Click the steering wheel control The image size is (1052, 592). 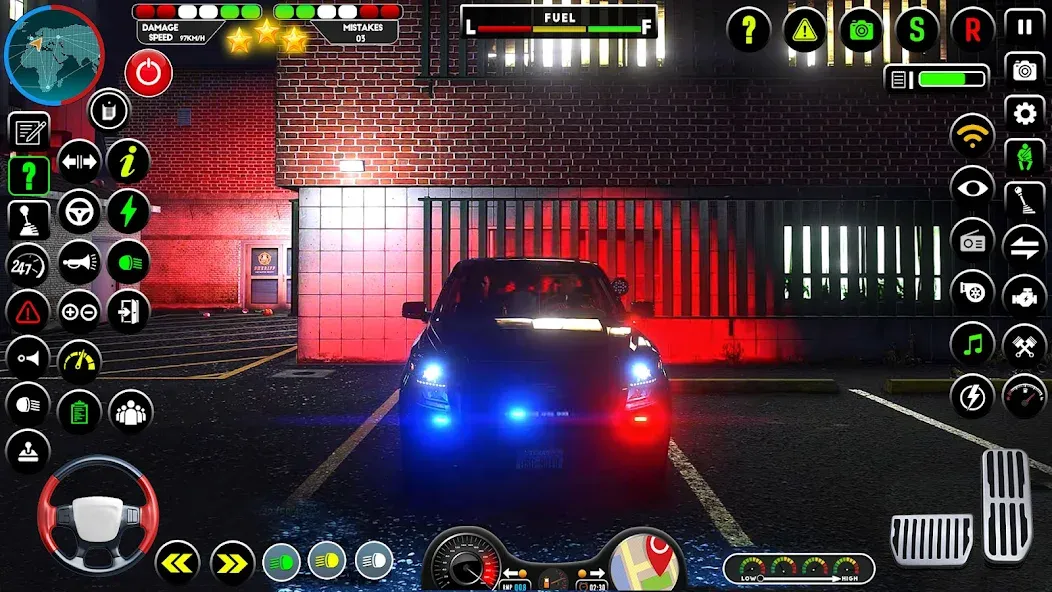pyautogui.click(x=97, y=515)
